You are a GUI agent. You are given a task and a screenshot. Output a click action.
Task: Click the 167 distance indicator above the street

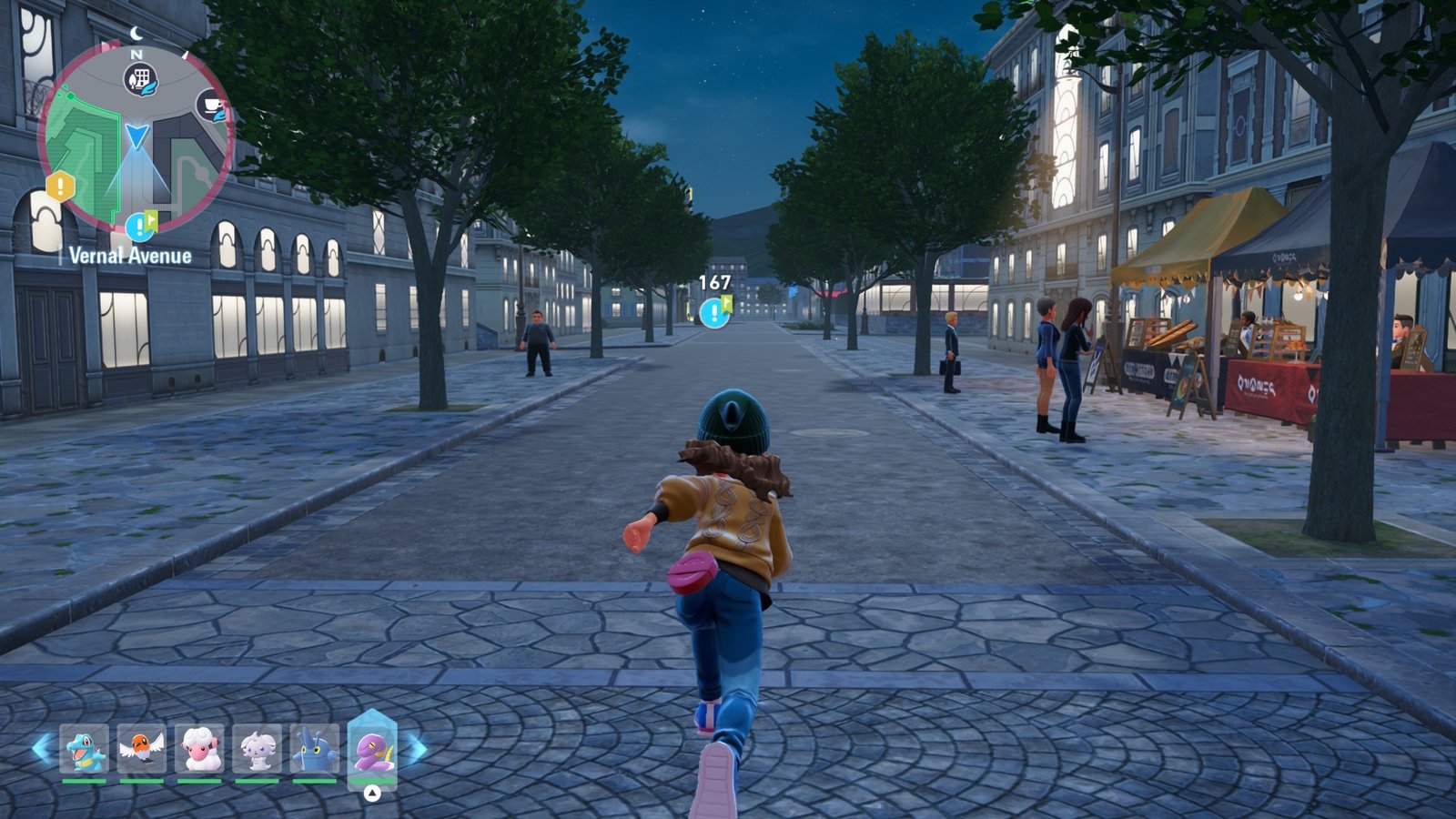pyautogui.click(x=715, y=282)
